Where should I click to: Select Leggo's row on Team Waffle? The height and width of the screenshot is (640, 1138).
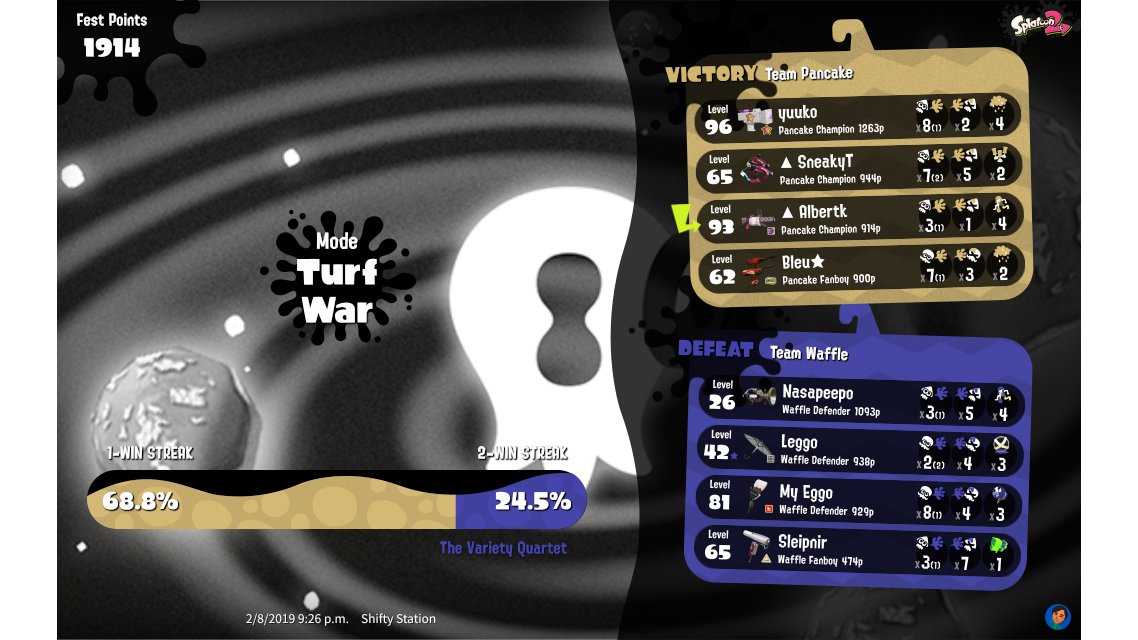858,449
